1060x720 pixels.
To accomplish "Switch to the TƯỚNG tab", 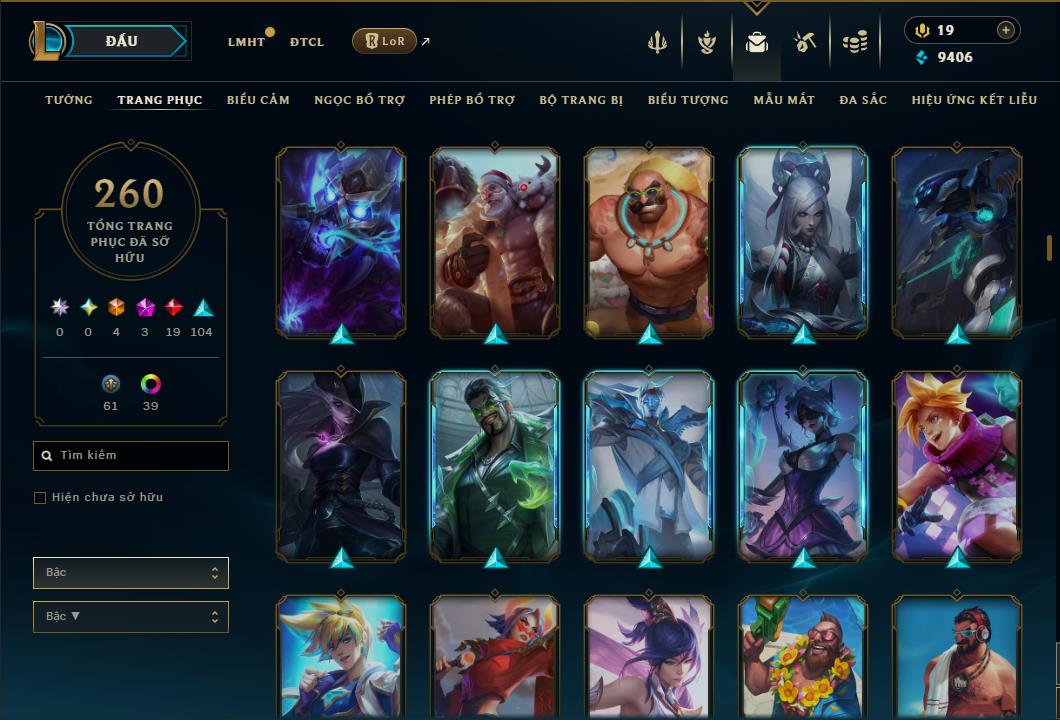I will 69,100.
